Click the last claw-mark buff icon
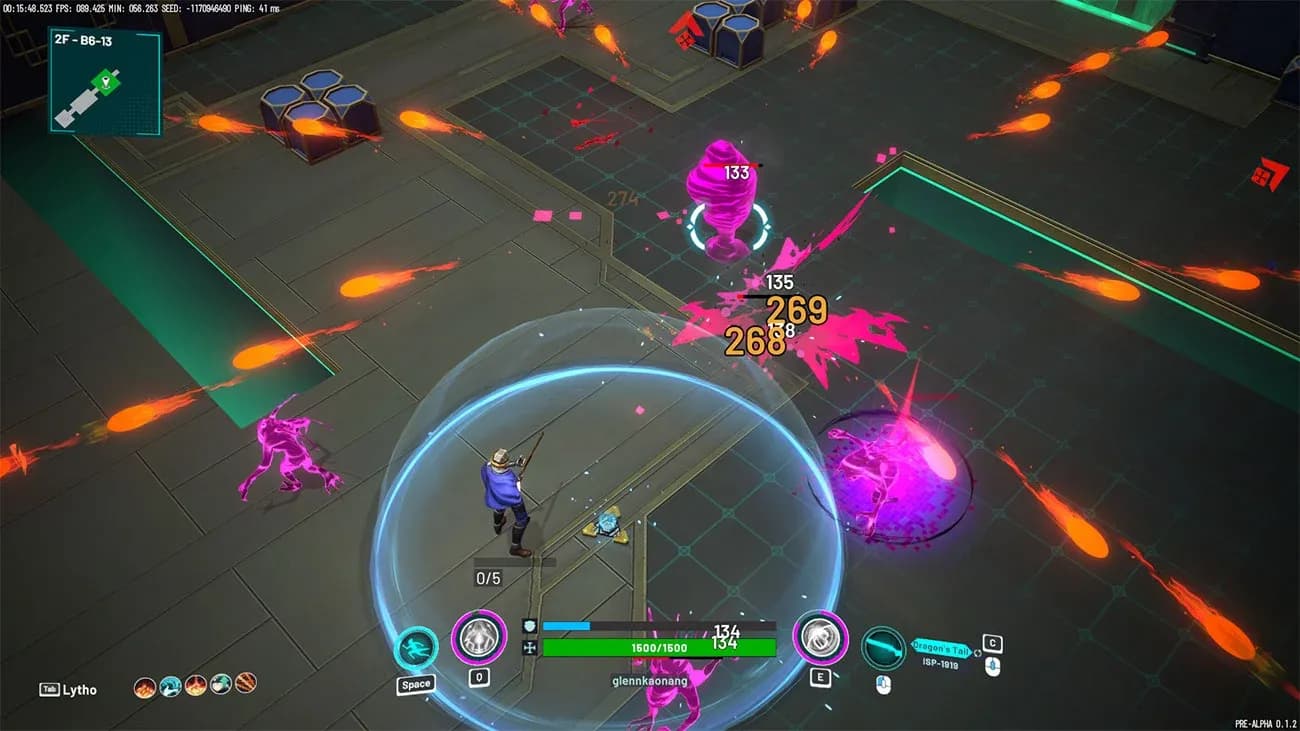 pyautogui.click(x=245, y=685)
